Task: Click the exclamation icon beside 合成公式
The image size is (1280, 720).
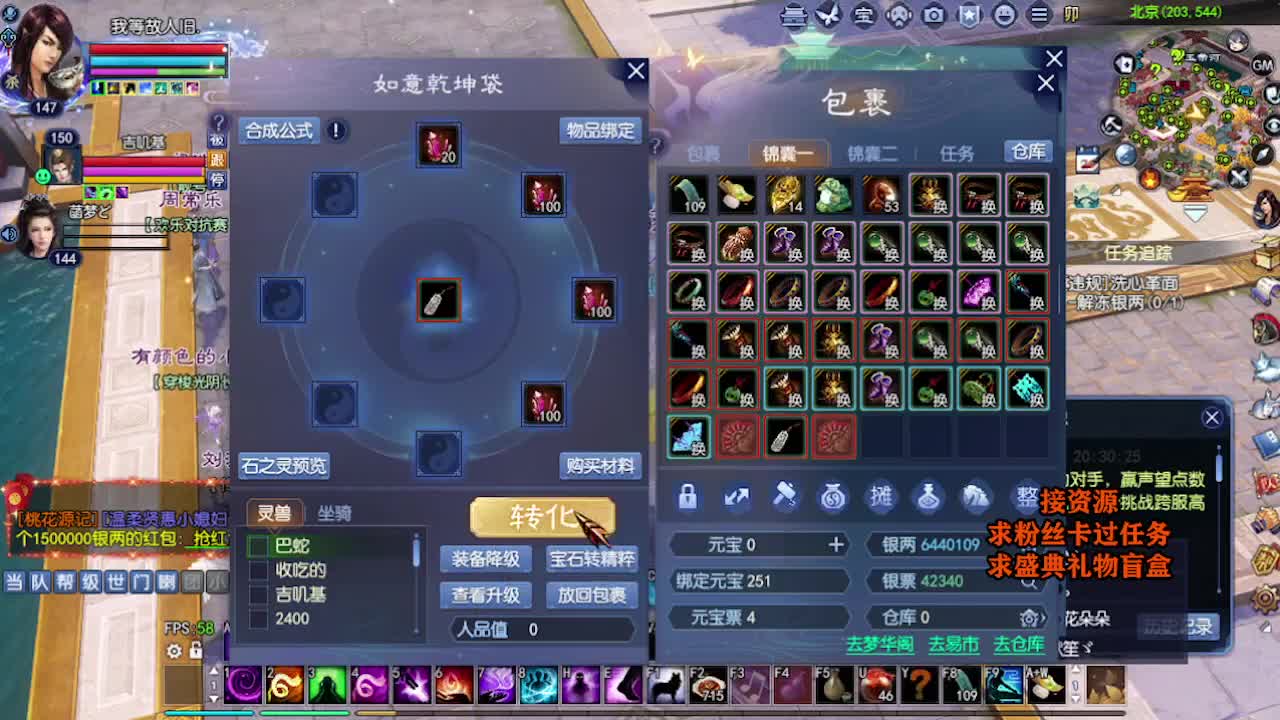Action: pyautogui.click(x=336, y=131)
